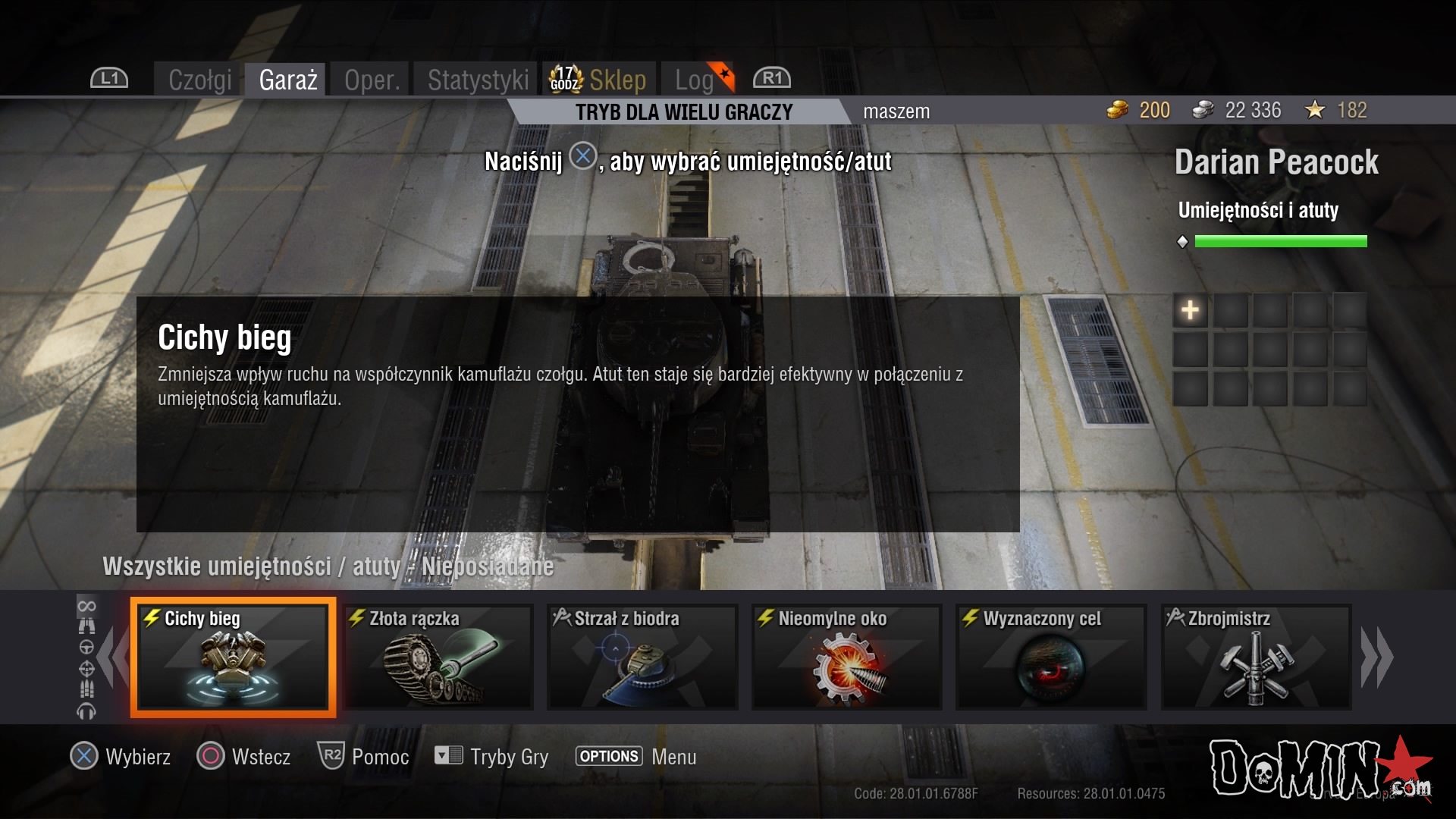1456x819 pixels.
Task: Show the Statystyki tab
Action: (478, 80)
